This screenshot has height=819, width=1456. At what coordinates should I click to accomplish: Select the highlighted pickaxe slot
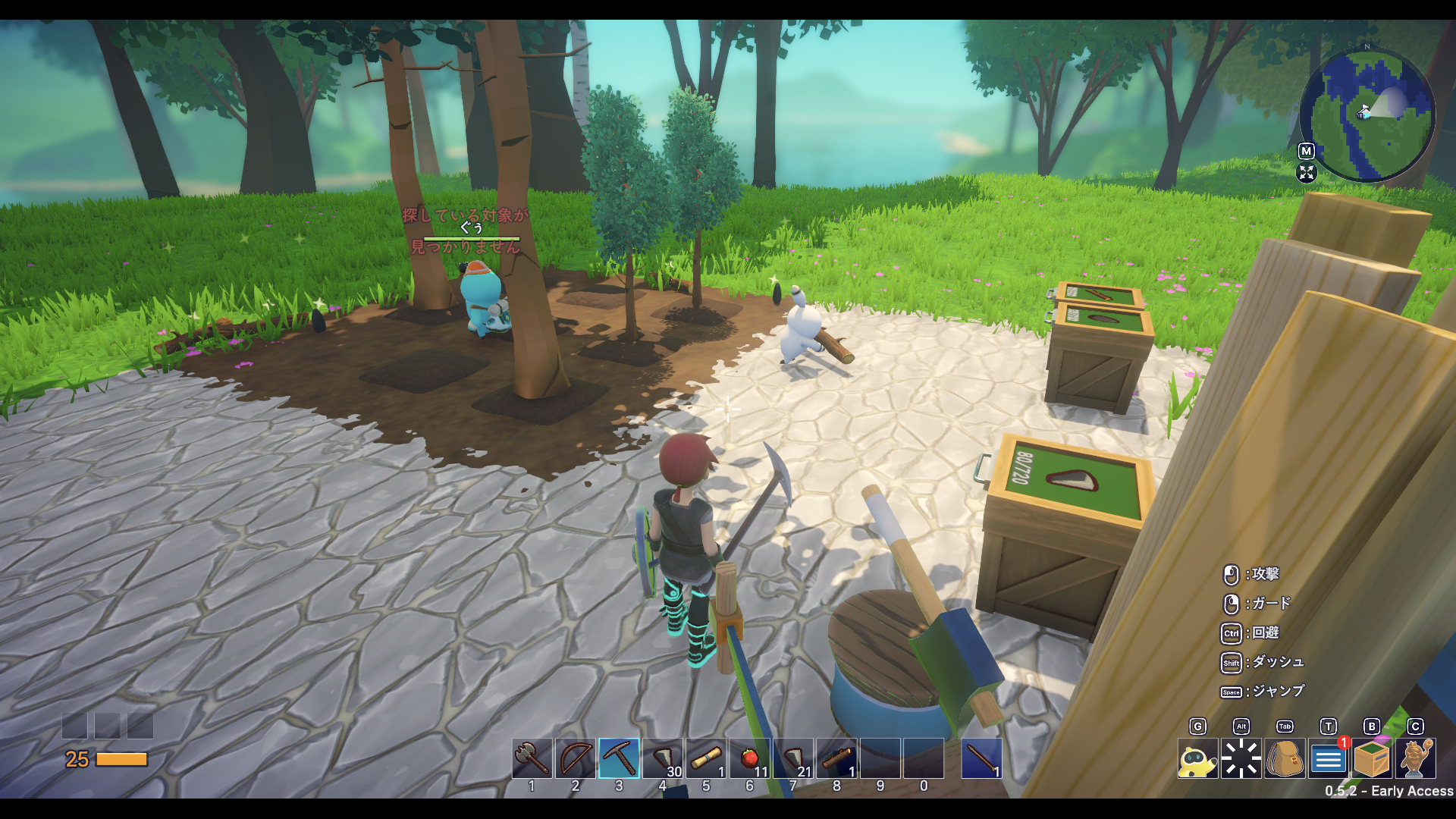tap(619, 758)
